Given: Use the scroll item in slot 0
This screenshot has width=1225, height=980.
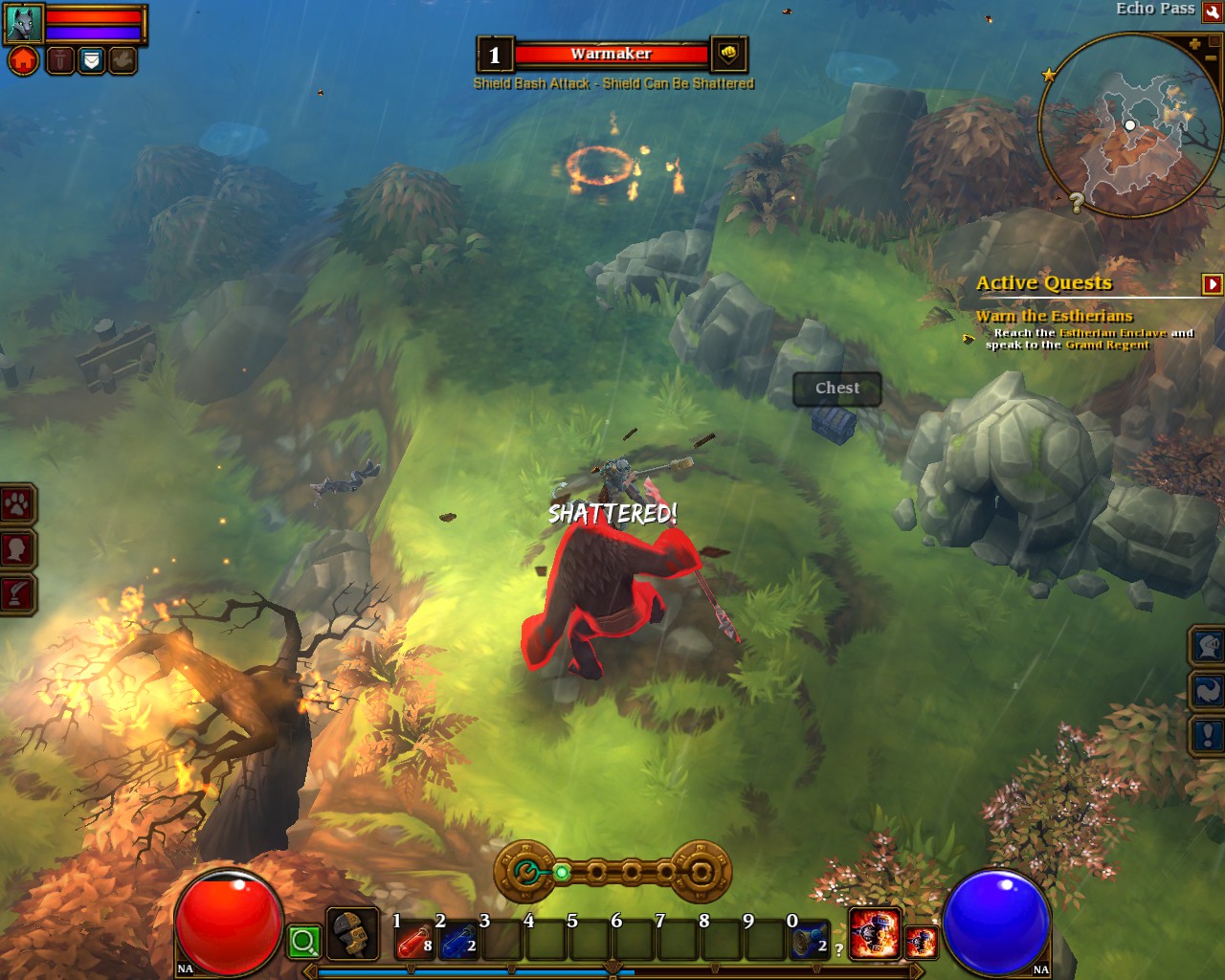Looking at the screenshot, I should pos(809,942).
